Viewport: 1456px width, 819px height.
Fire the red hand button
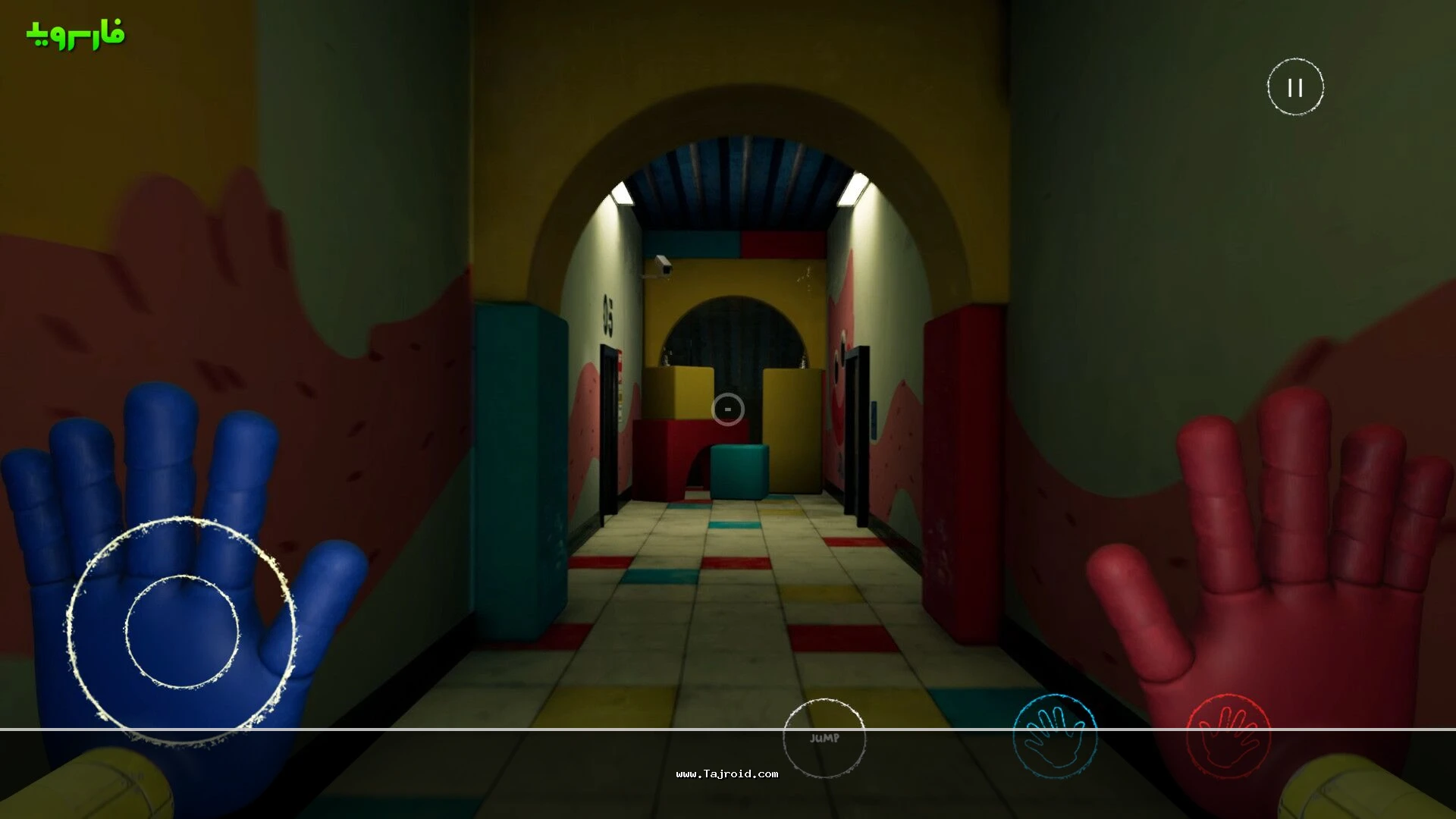pyautogui.click(x=1228, y=736)
